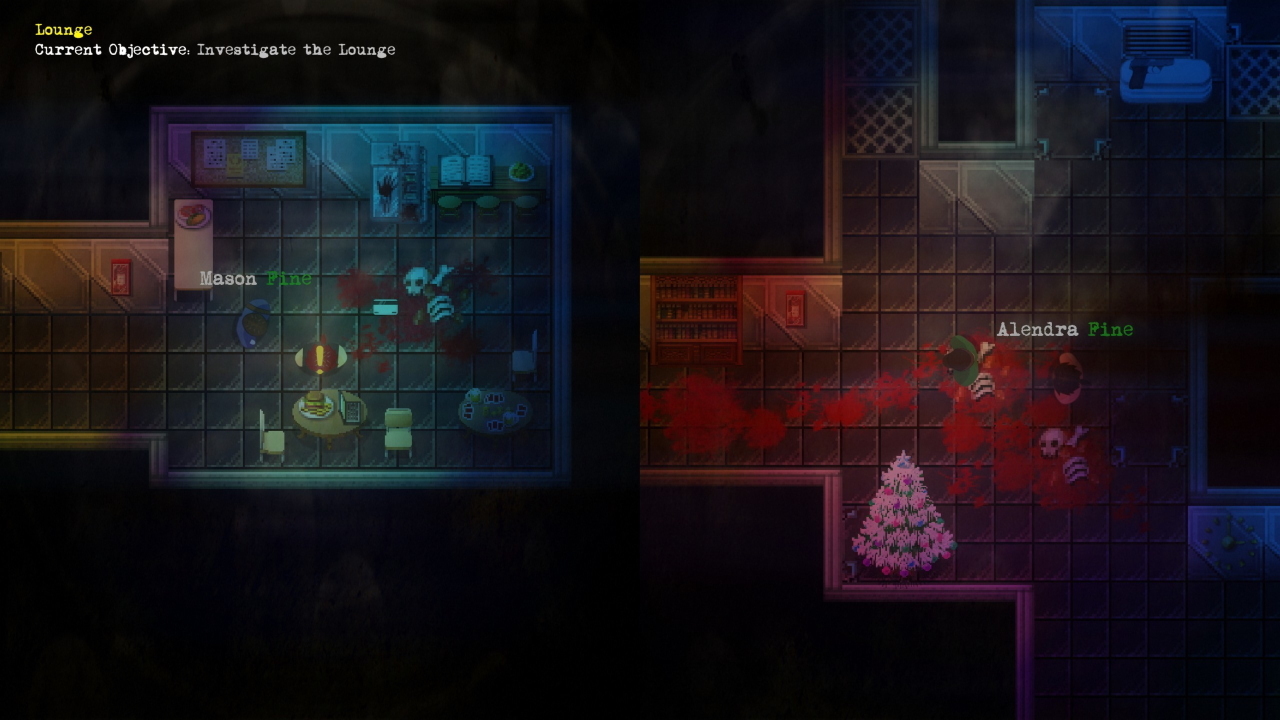Click the green salad bowl by the stools

tap(524, 171)
